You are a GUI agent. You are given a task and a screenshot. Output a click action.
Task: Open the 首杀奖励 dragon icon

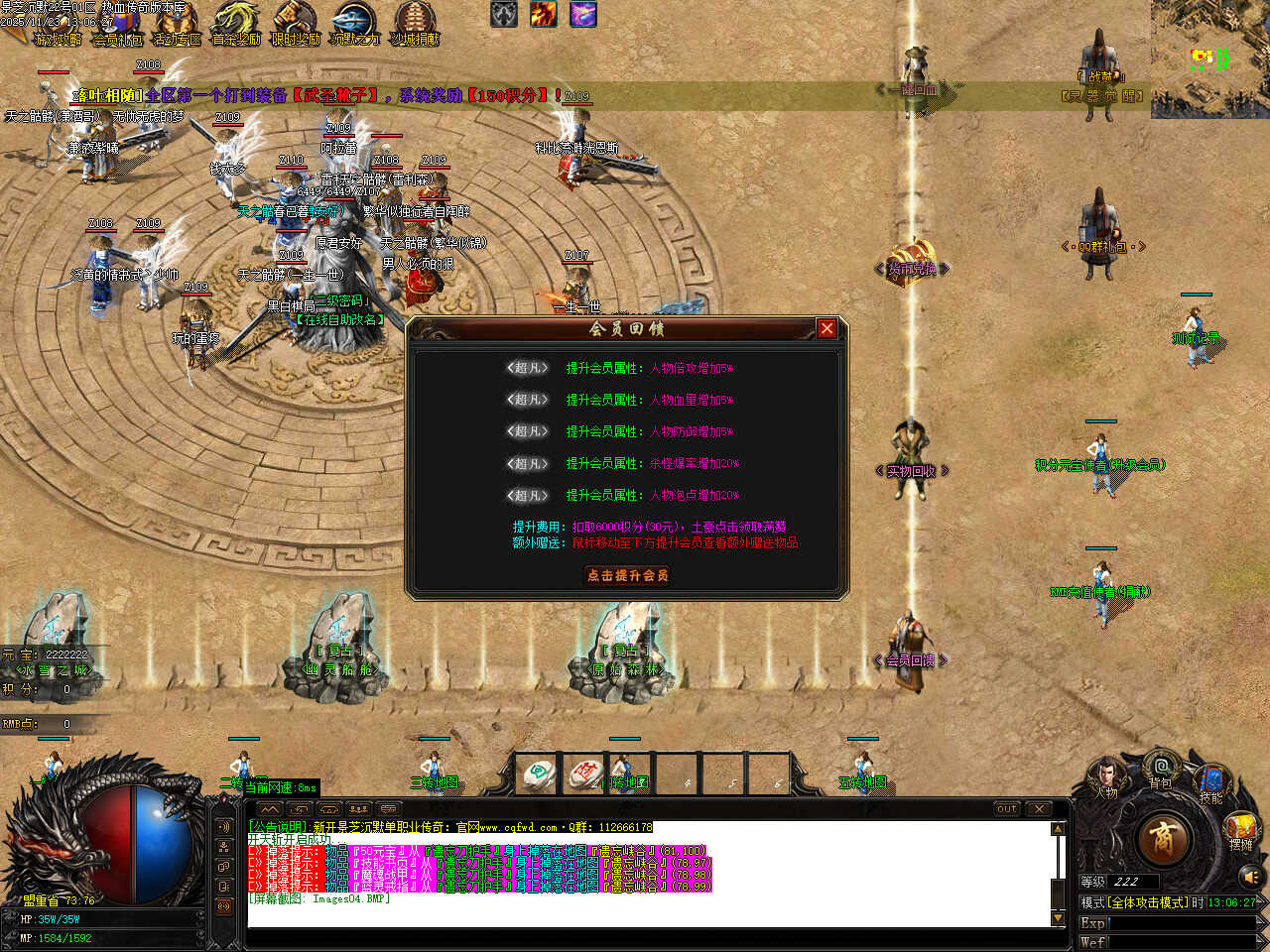(x=236, y=24)
